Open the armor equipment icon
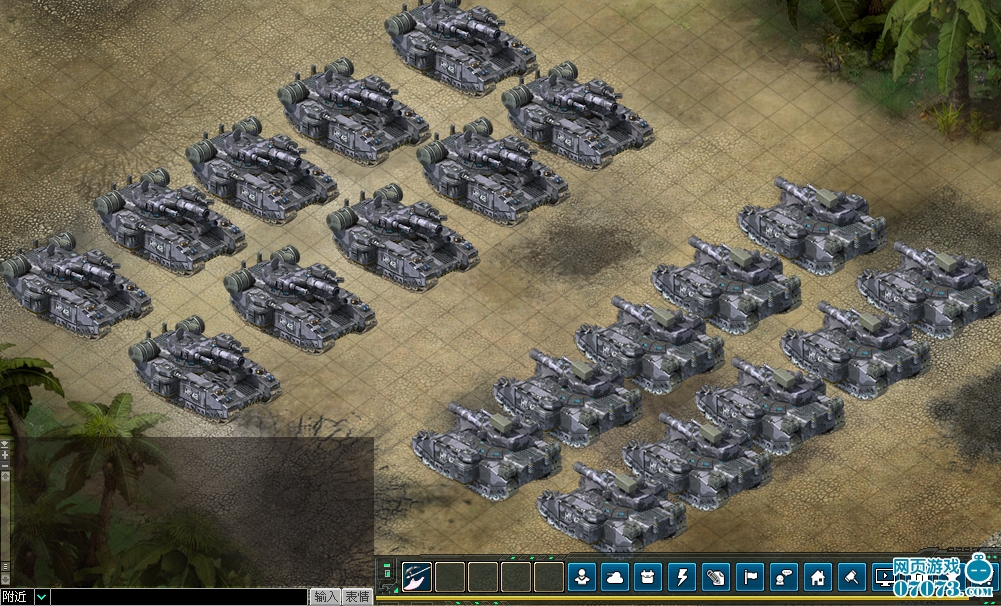 click(x=650, y=577)
